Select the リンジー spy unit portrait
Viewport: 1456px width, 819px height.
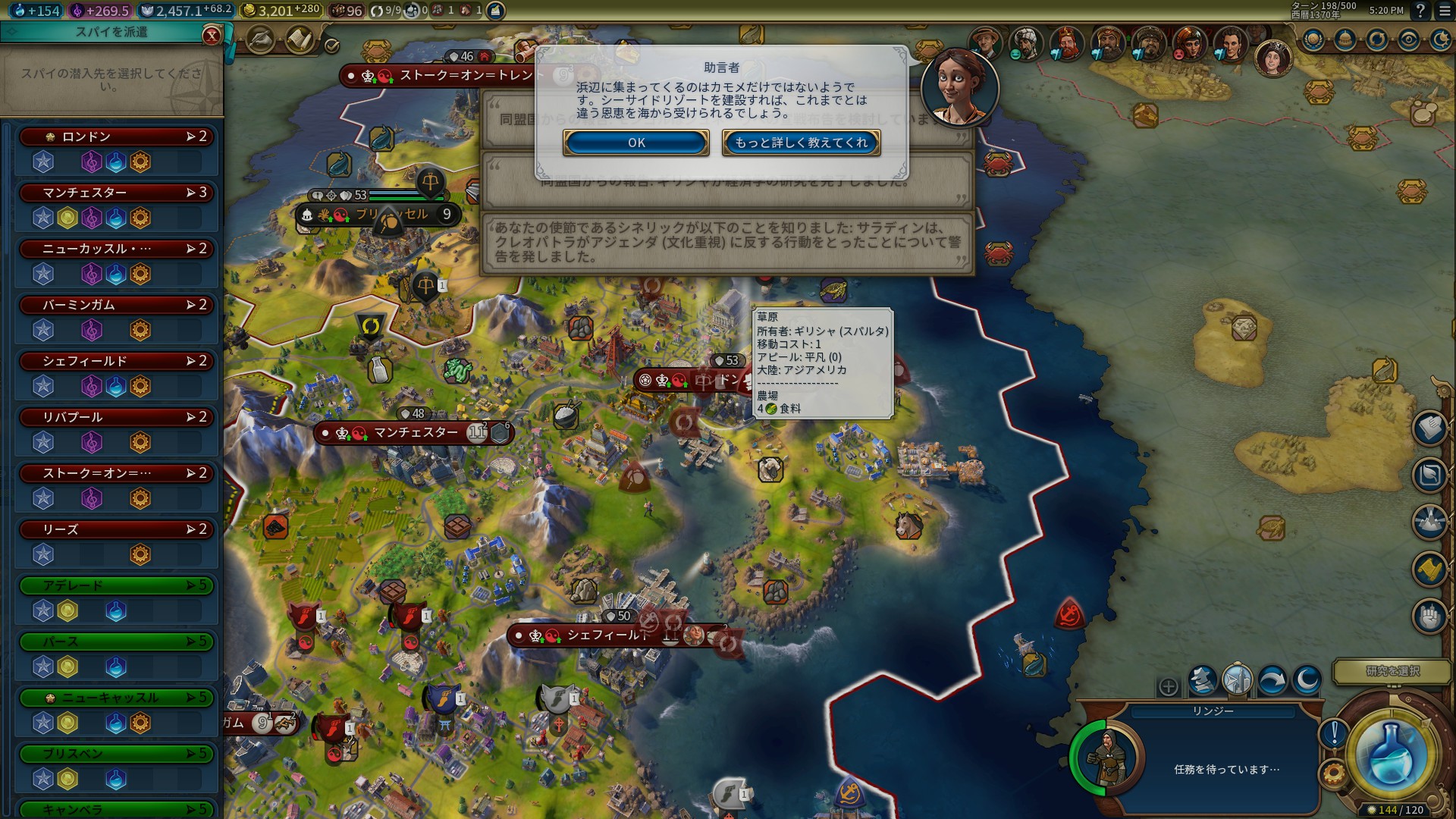coord(1108,755)
